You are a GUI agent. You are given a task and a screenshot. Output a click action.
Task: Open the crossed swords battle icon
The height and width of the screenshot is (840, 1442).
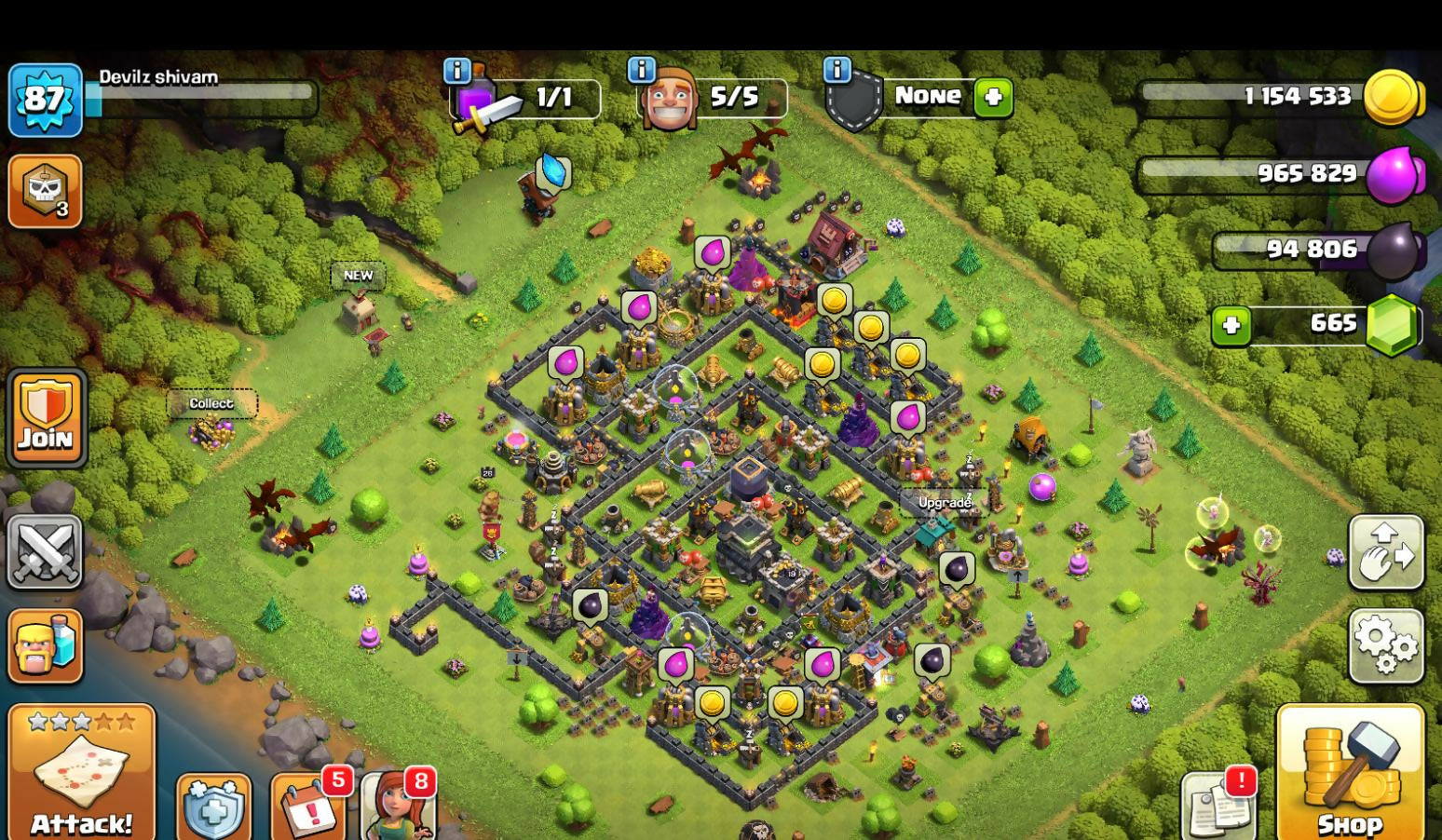(x=45, y=551)
